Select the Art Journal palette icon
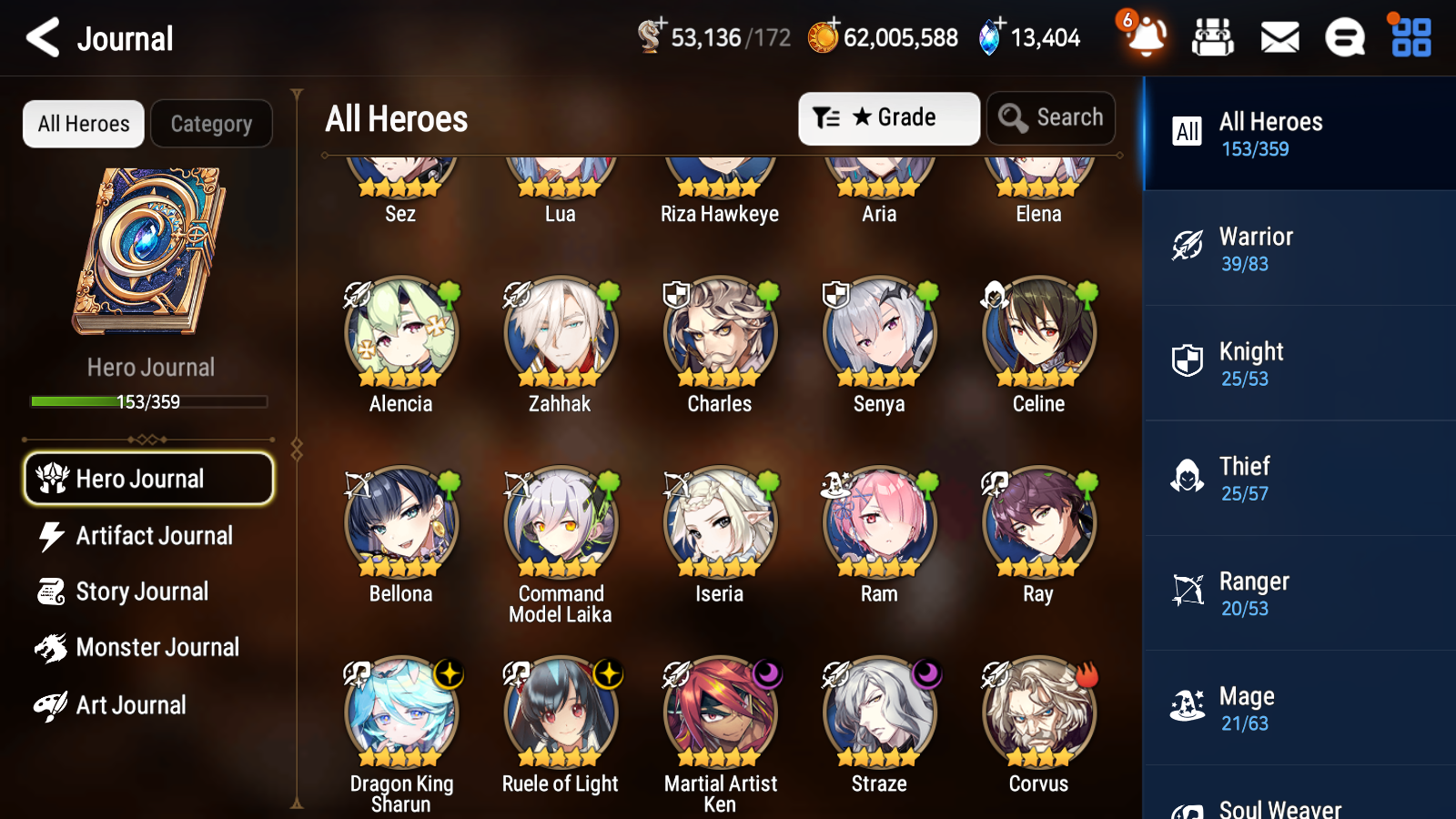1456x819 pixels. click(52, 704)
